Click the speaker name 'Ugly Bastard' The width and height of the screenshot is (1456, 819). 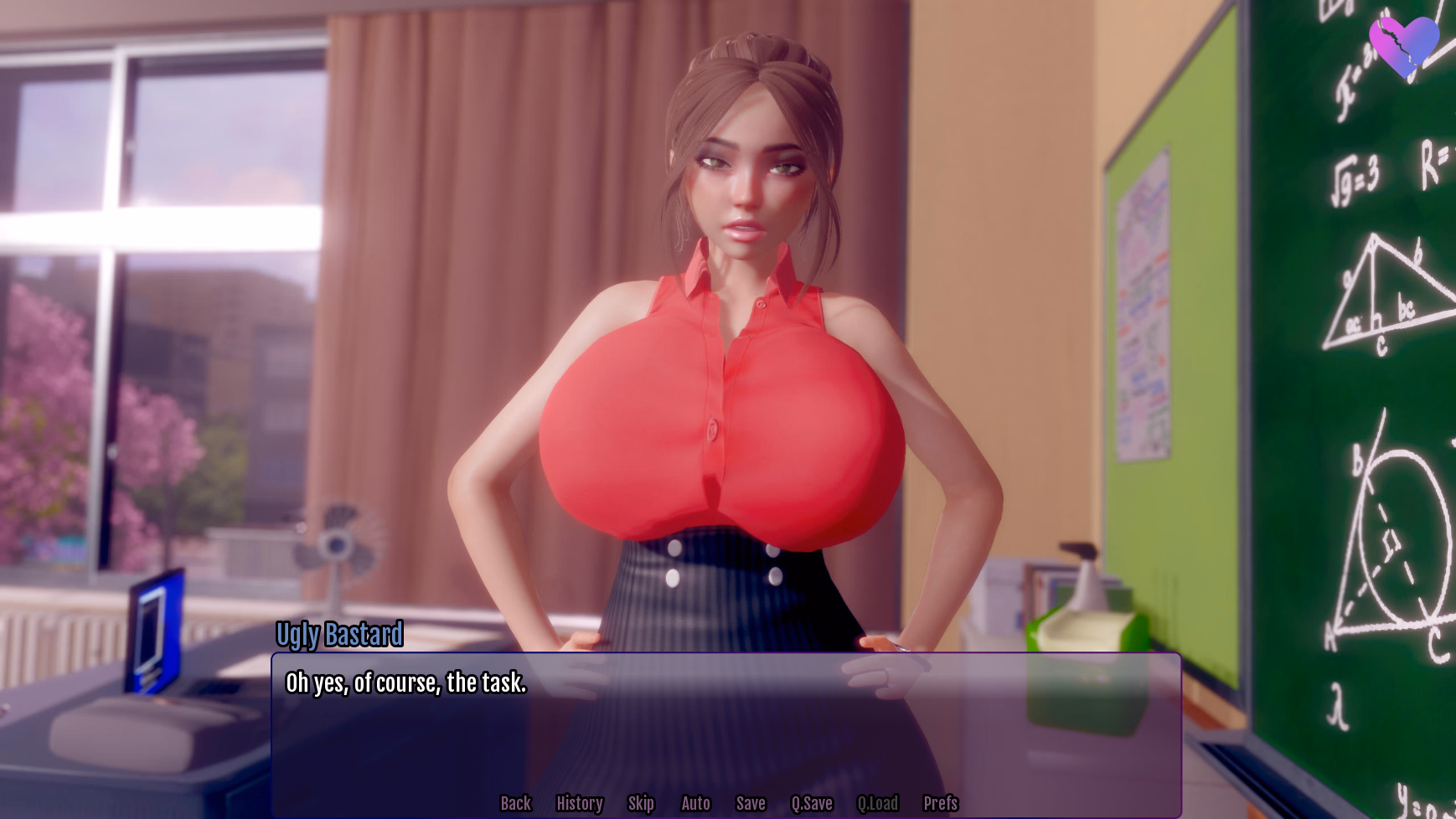coord(339,636)
